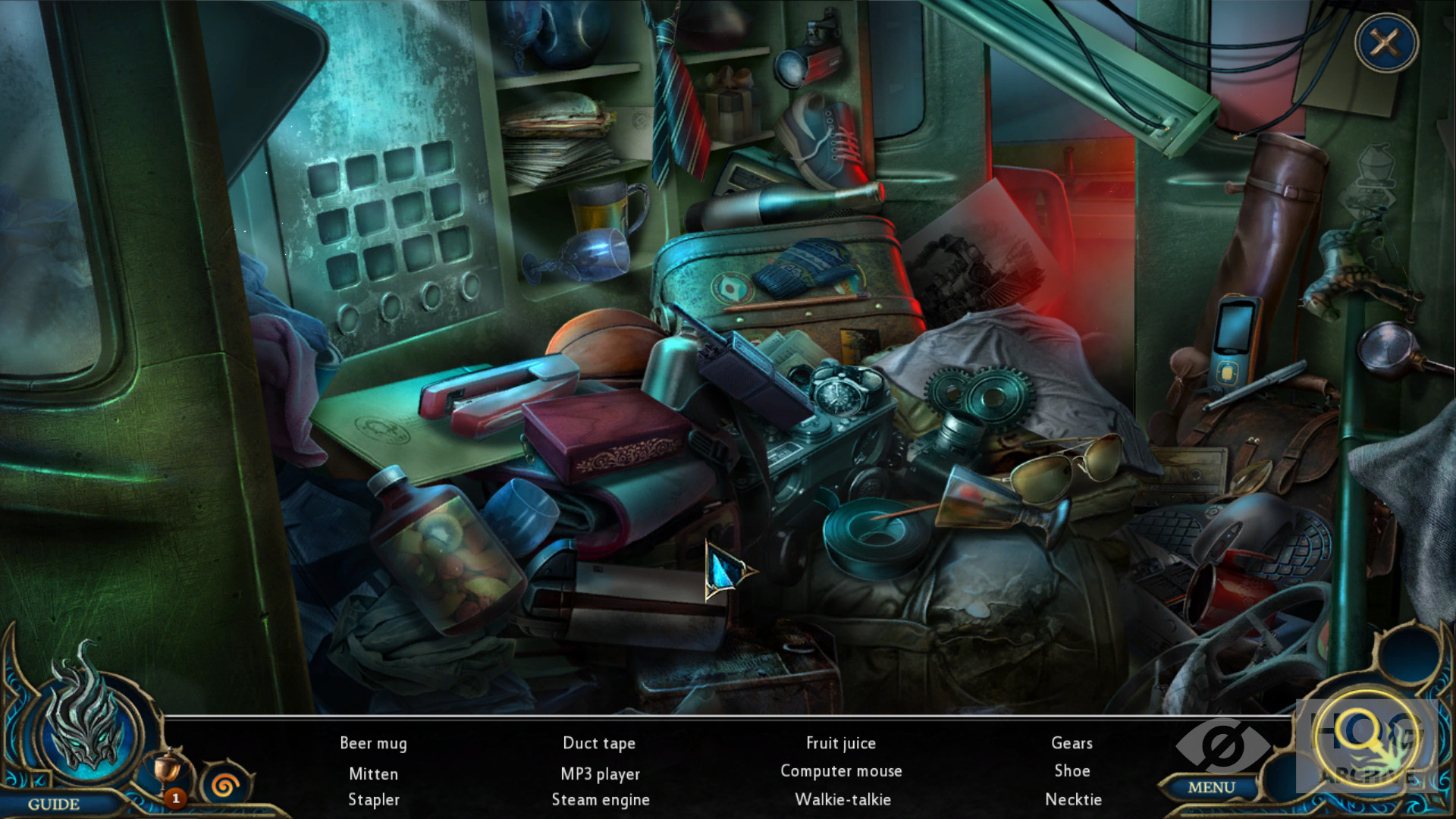1456x819 pixels.
Task: Close the hidden object scene
Action: coord(1385,43)
